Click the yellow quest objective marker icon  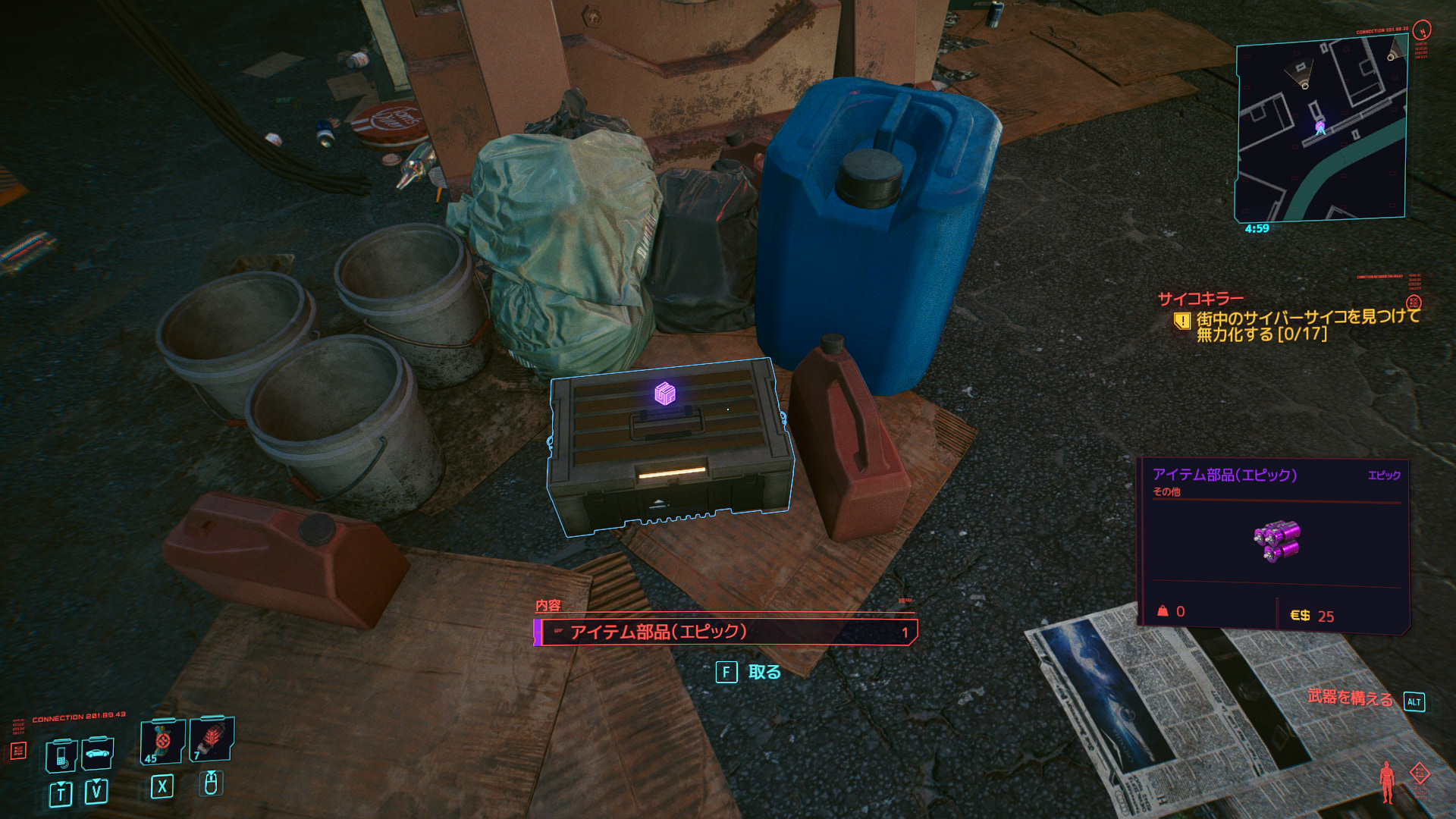1181,321
